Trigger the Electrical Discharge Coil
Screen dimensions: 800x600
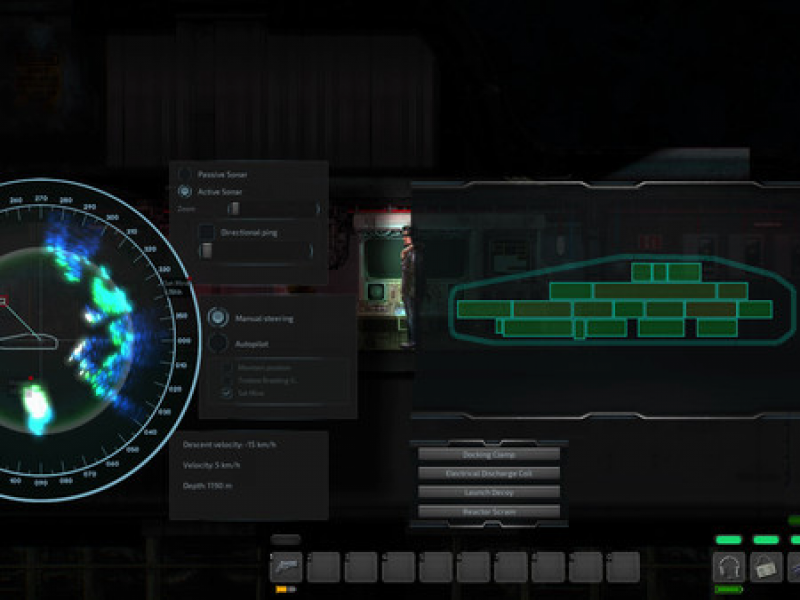tap(489, 473)
